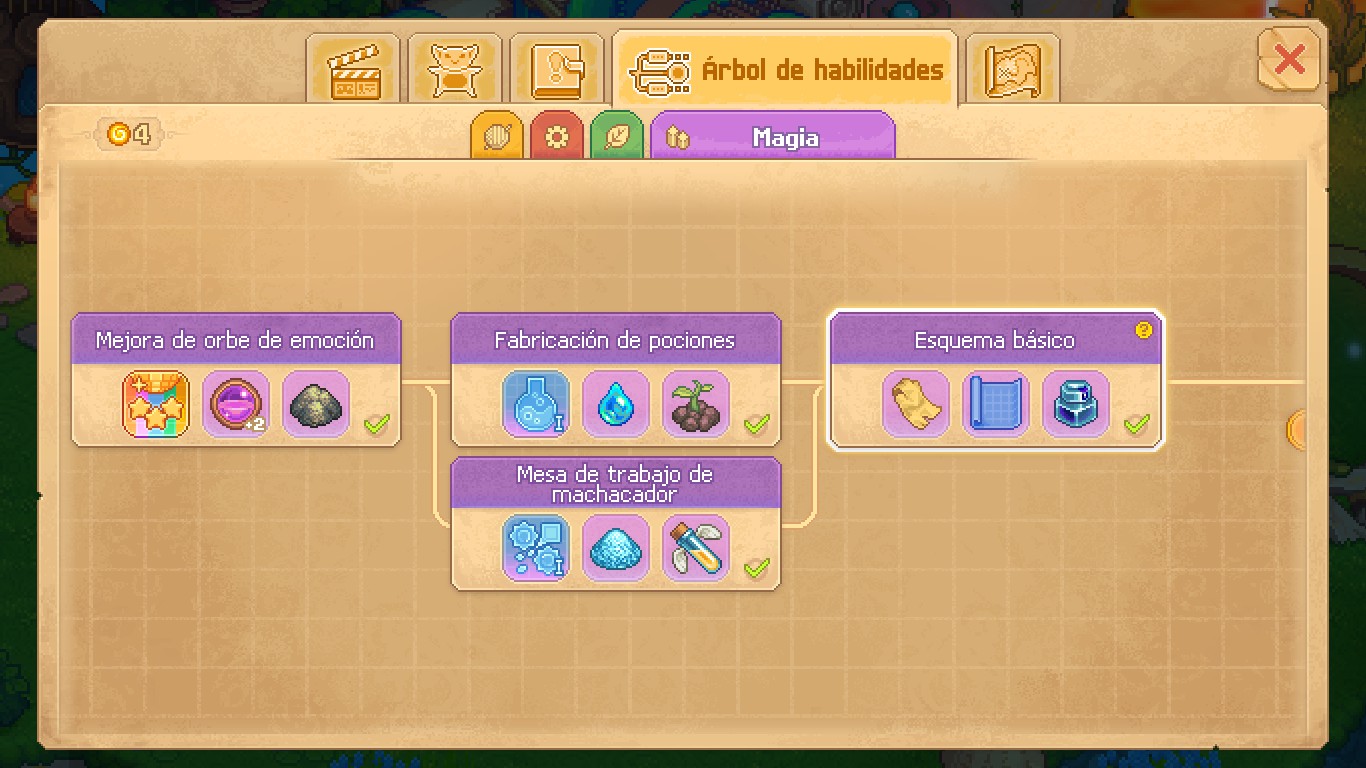The image size is (1366, 768).
Task: Open the journal book tab
Action: pyautogui.click(x=557, y=69)
